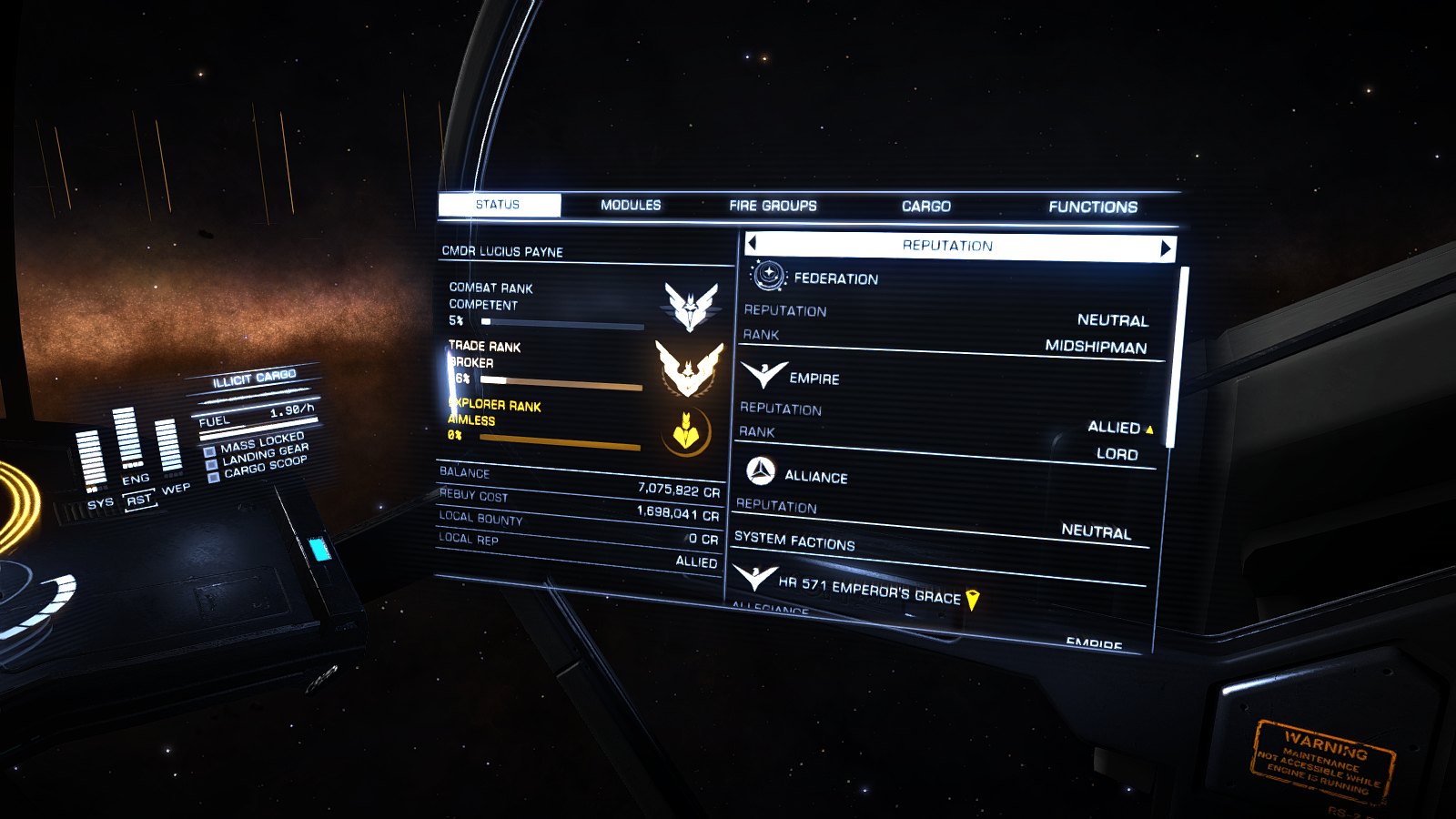Choose the Alliance reputation entry
Screen dimensions: 1456x819
click(x=815, y=477)
